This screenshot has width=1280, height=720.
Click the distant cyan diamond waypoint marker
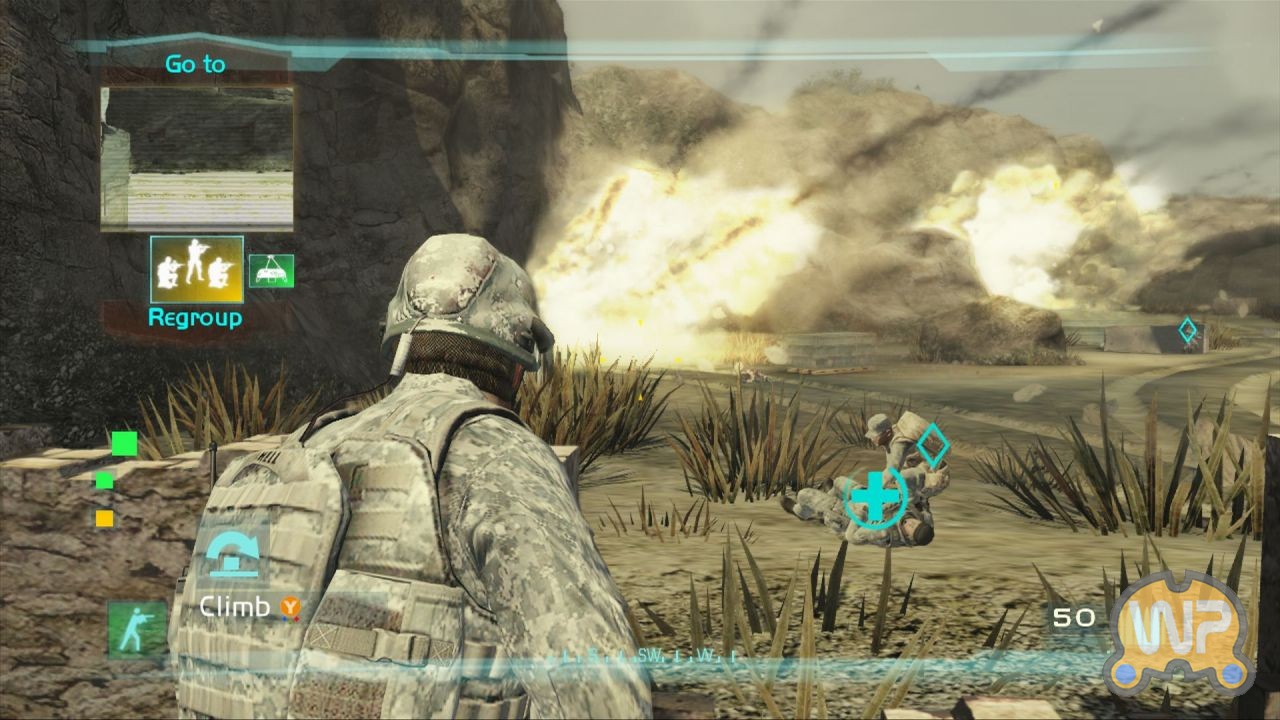point(1187,331)
